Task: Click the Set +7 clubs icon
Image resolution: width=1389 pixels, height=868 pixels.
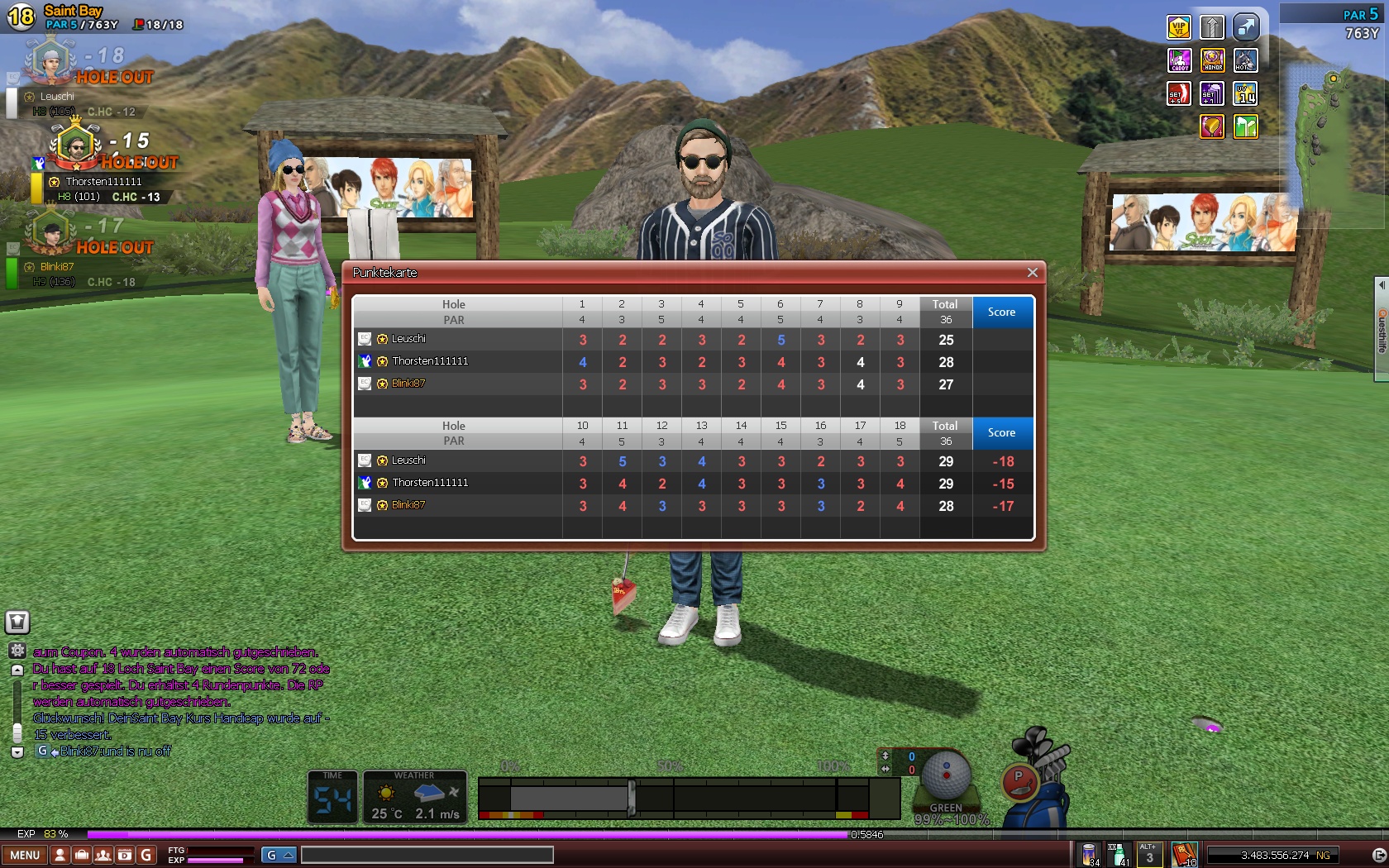Action: pyautogui.click(x=1212, y=93)
